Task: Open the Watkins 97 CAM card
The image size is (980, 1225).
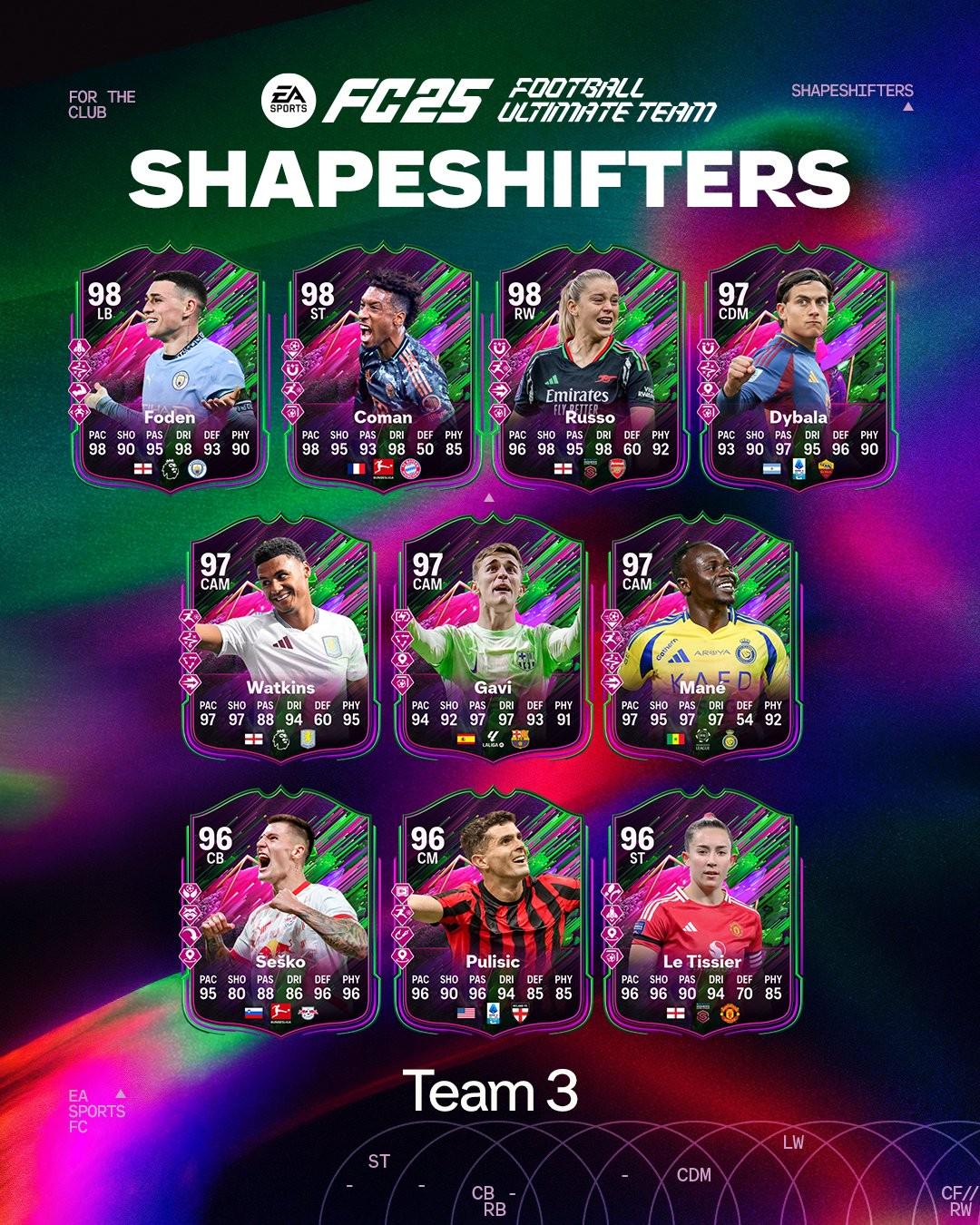Action: pyautogui.click(x=280, y=646)
